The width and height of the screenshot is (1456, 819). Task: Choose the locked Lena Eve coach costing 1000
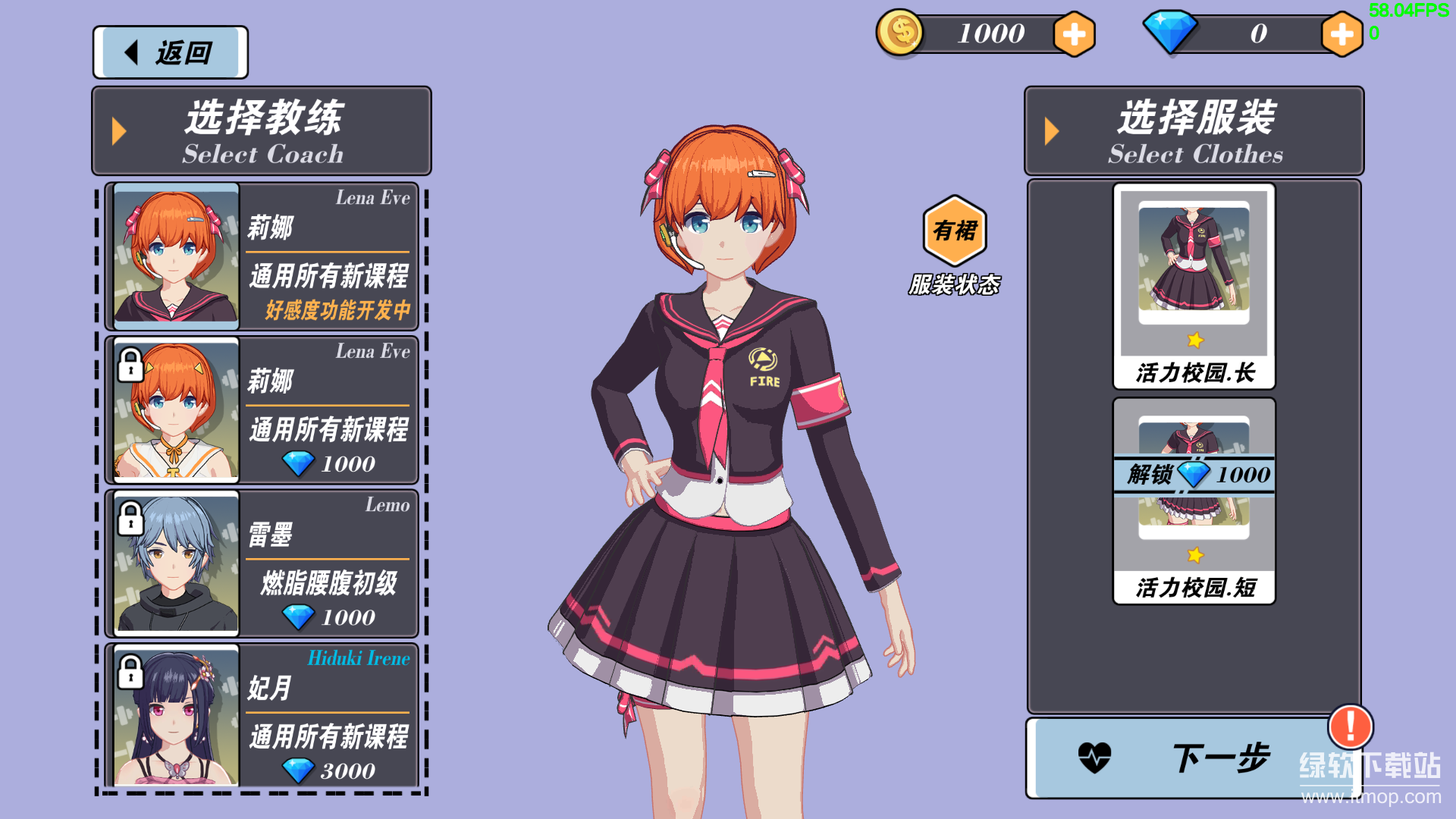coord(262,409)
